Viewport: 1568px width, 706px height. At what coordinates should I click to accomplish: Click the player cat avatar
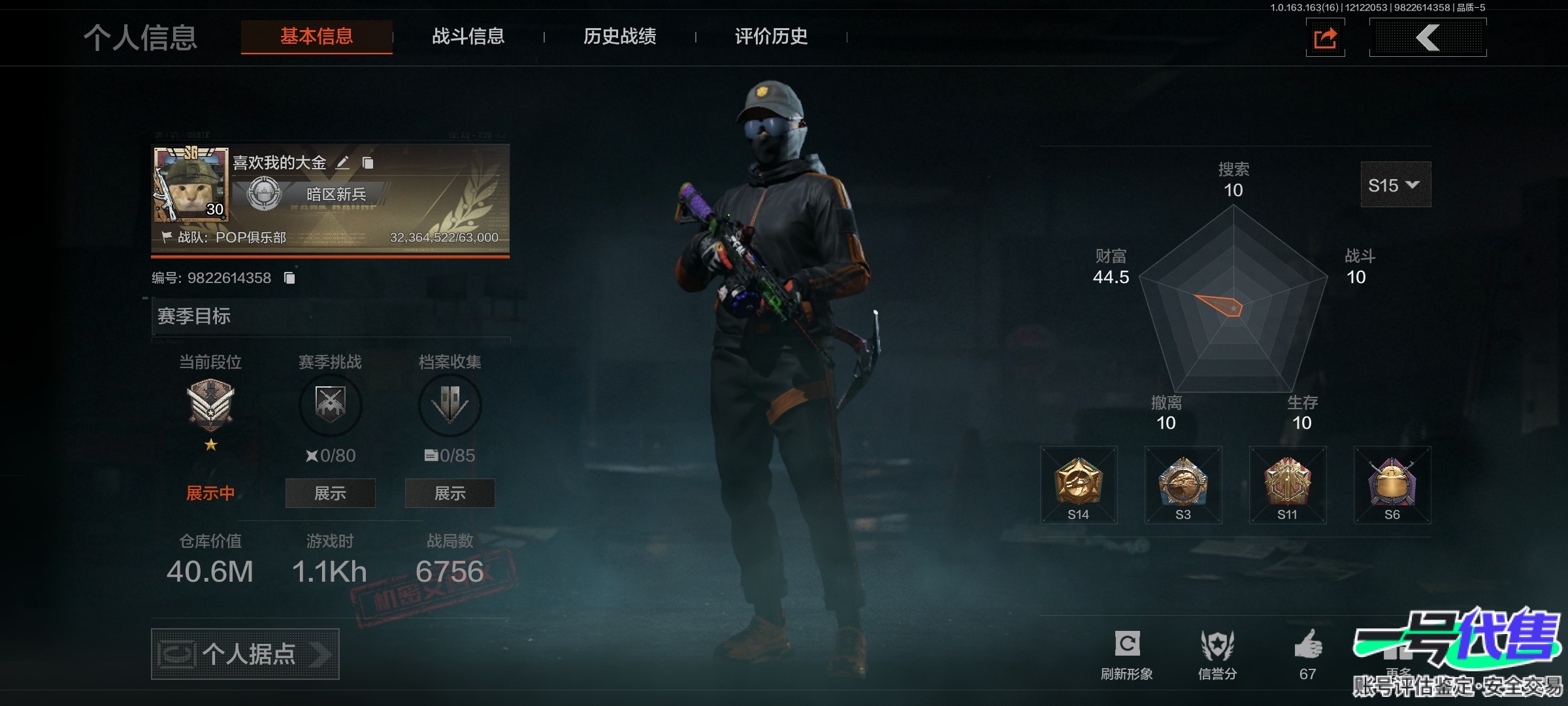tap(191, 186)
